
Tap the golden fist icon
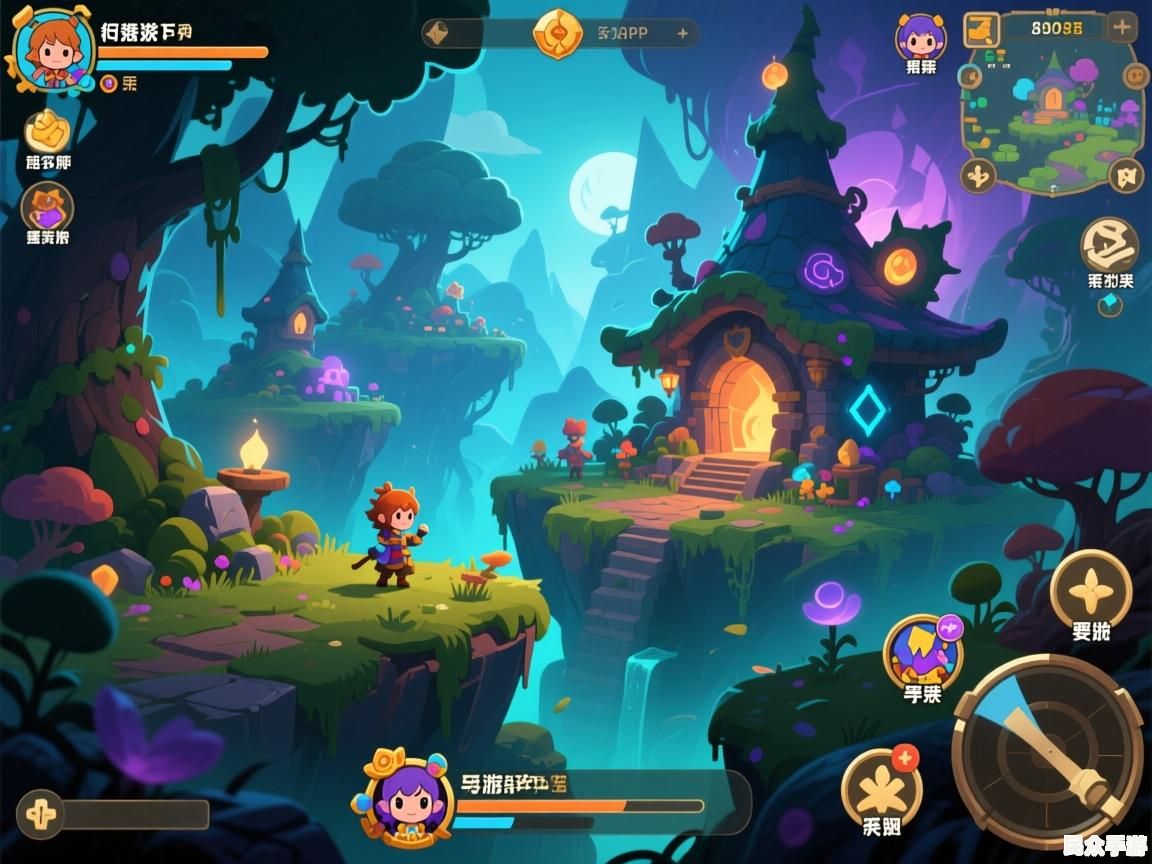tap(47, 131)
